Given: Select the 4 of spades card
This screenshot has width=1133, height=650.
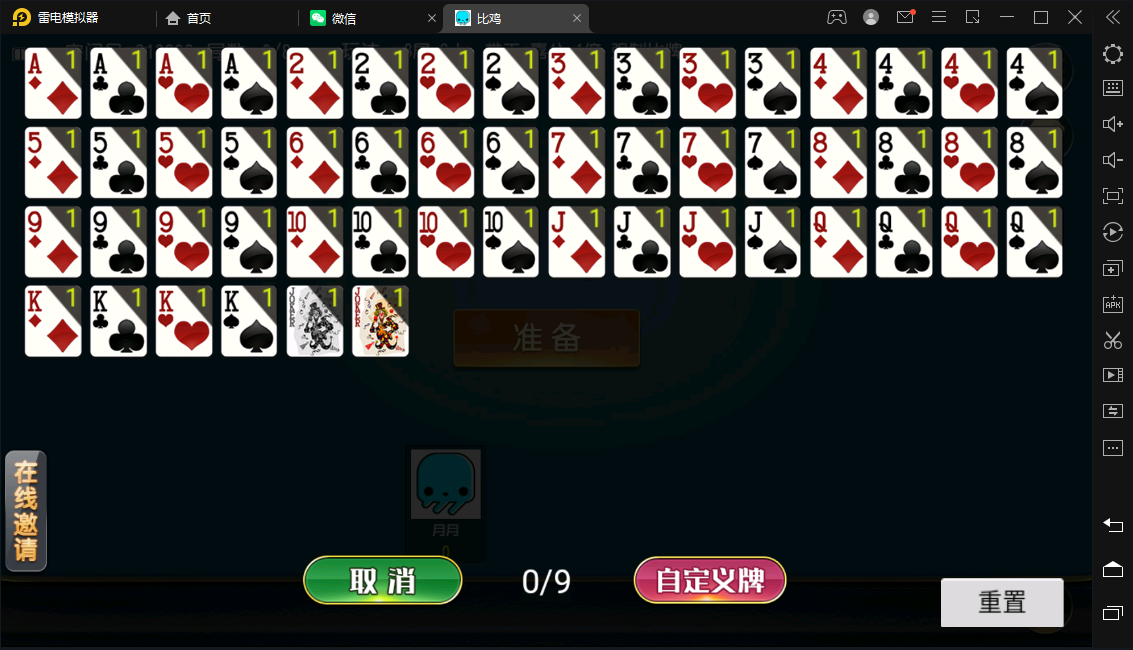Looking at the screenshot, I should coord(1034,84).
